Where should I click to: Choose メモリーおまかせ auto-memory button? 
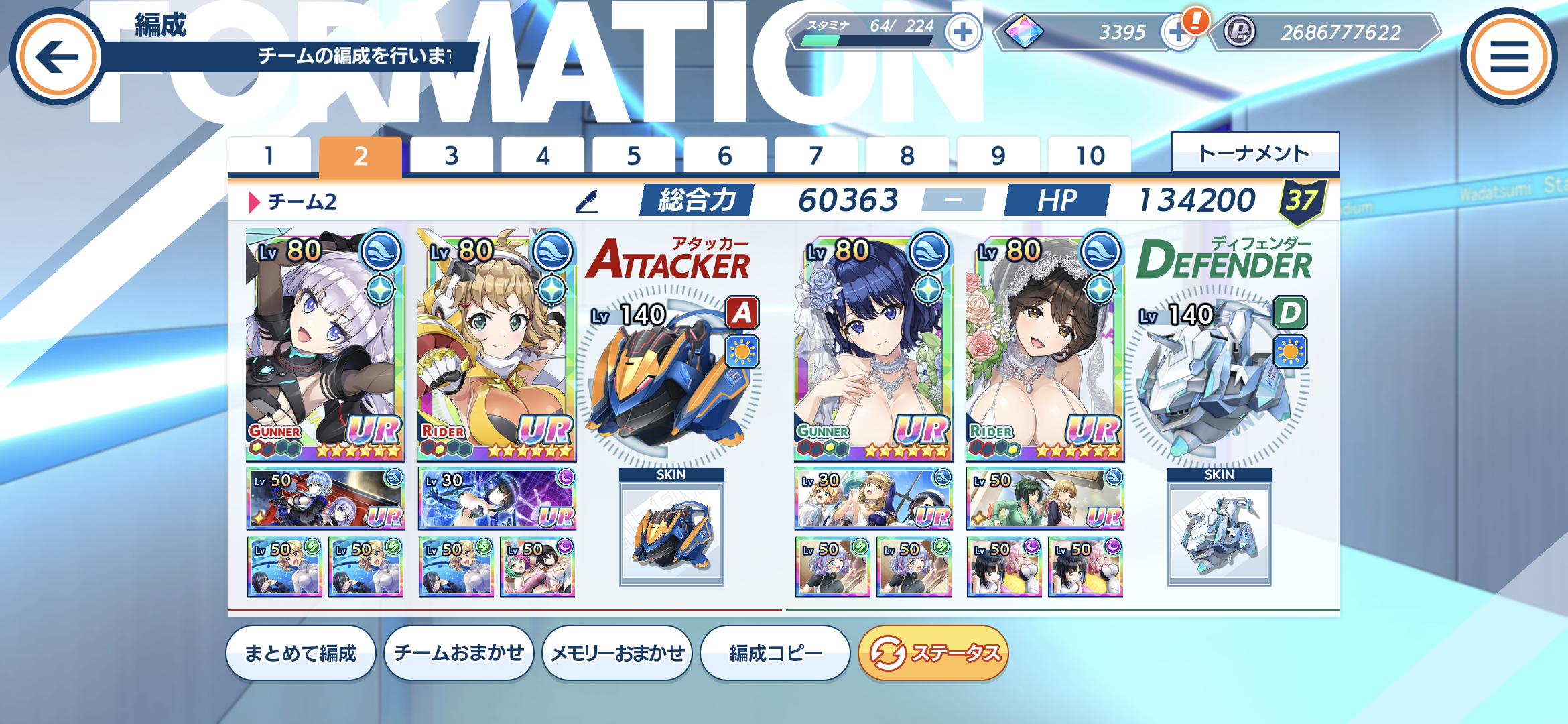617,653
